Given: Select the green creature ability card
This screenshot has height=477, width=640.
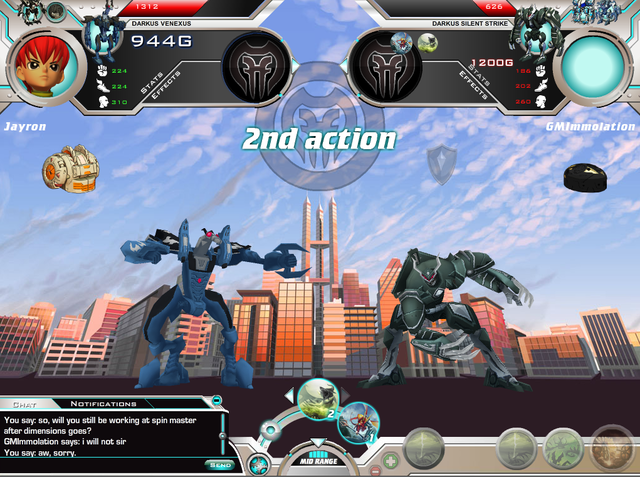Looking at the screenshot, I should (x=316, y=396).
